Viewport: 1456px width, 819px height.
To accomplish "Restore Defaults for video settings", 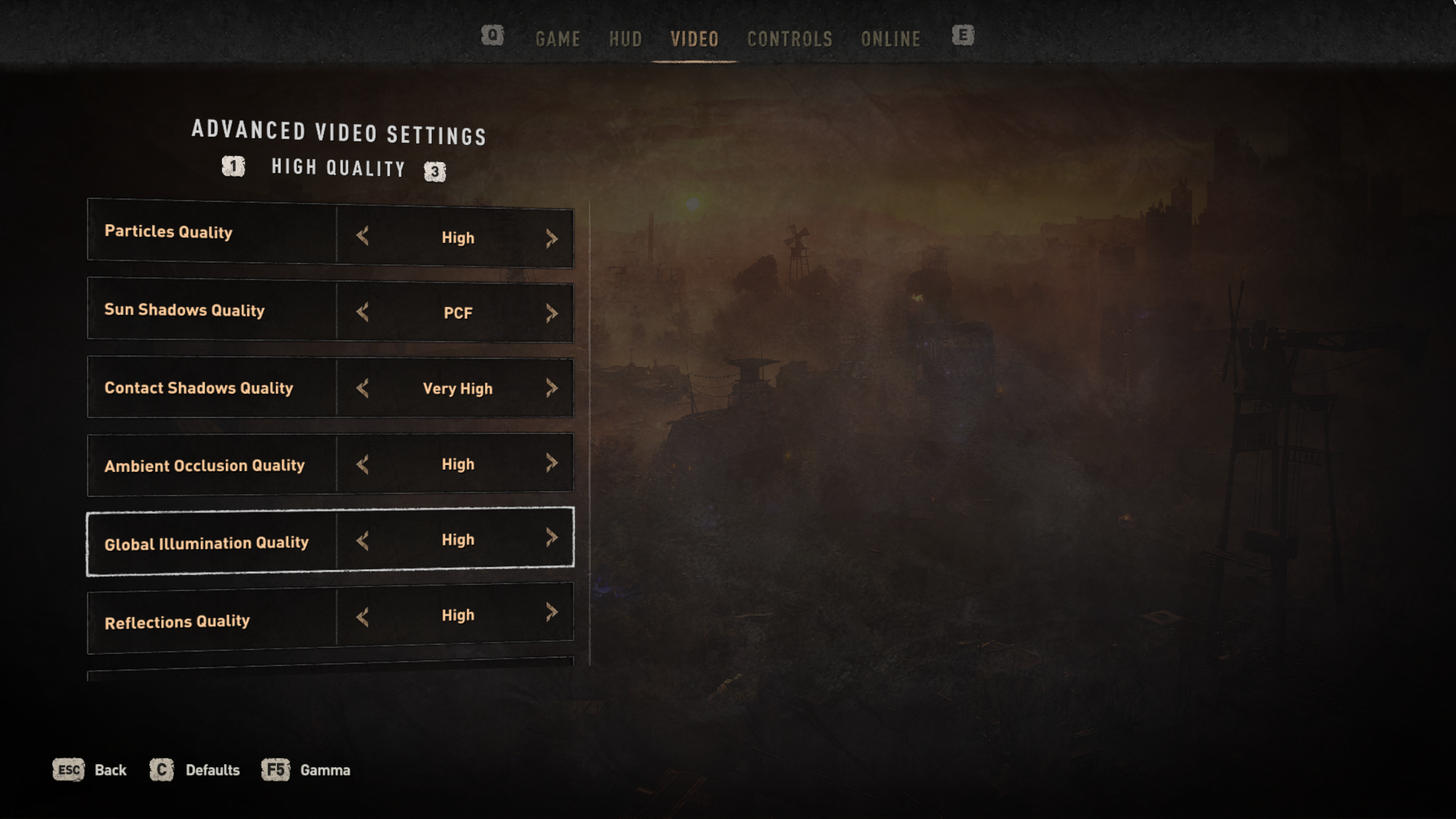I will tap(195, 770).
